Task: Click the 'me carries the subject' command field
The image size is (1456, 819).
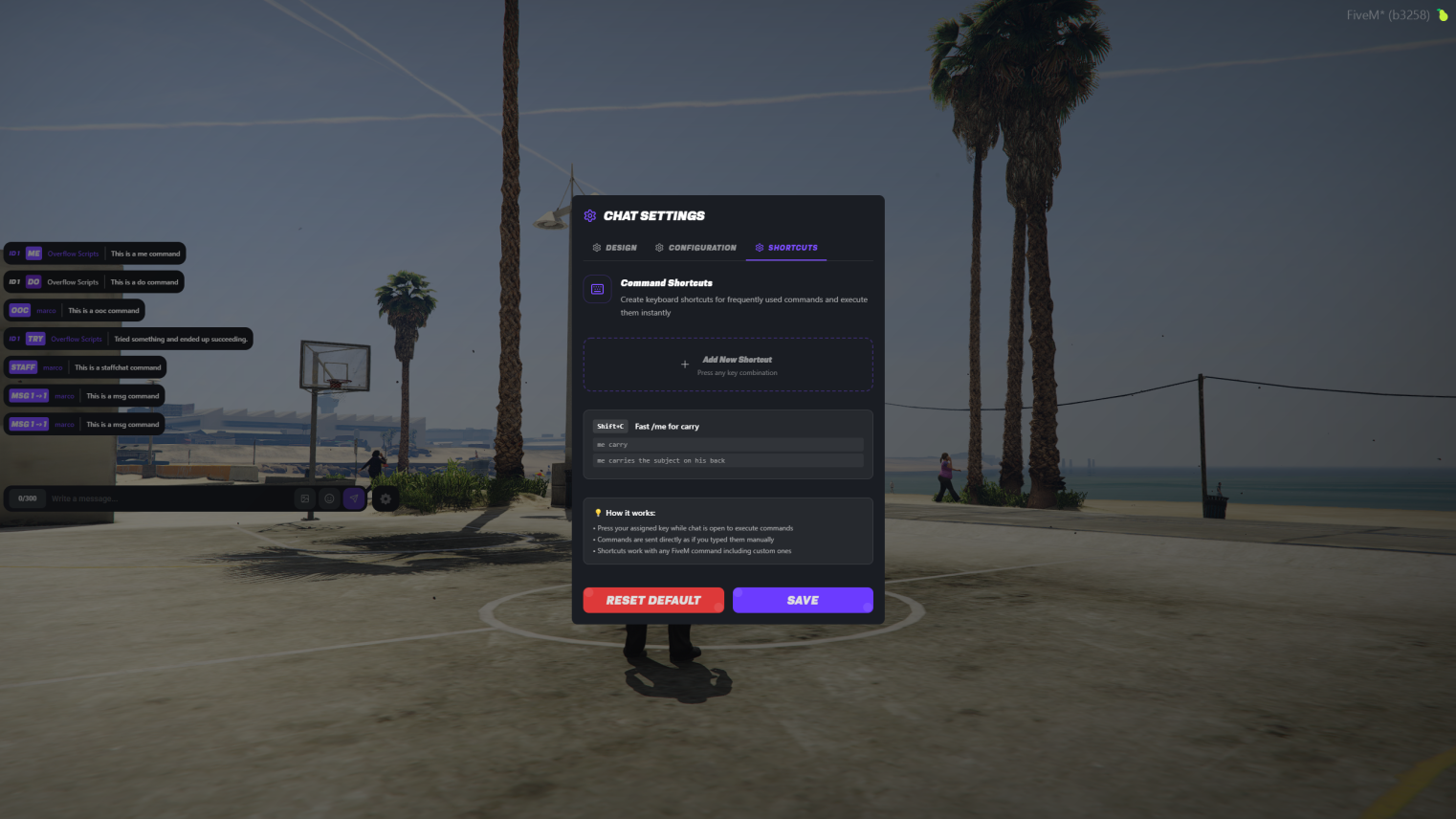Action: click(728, 460)
